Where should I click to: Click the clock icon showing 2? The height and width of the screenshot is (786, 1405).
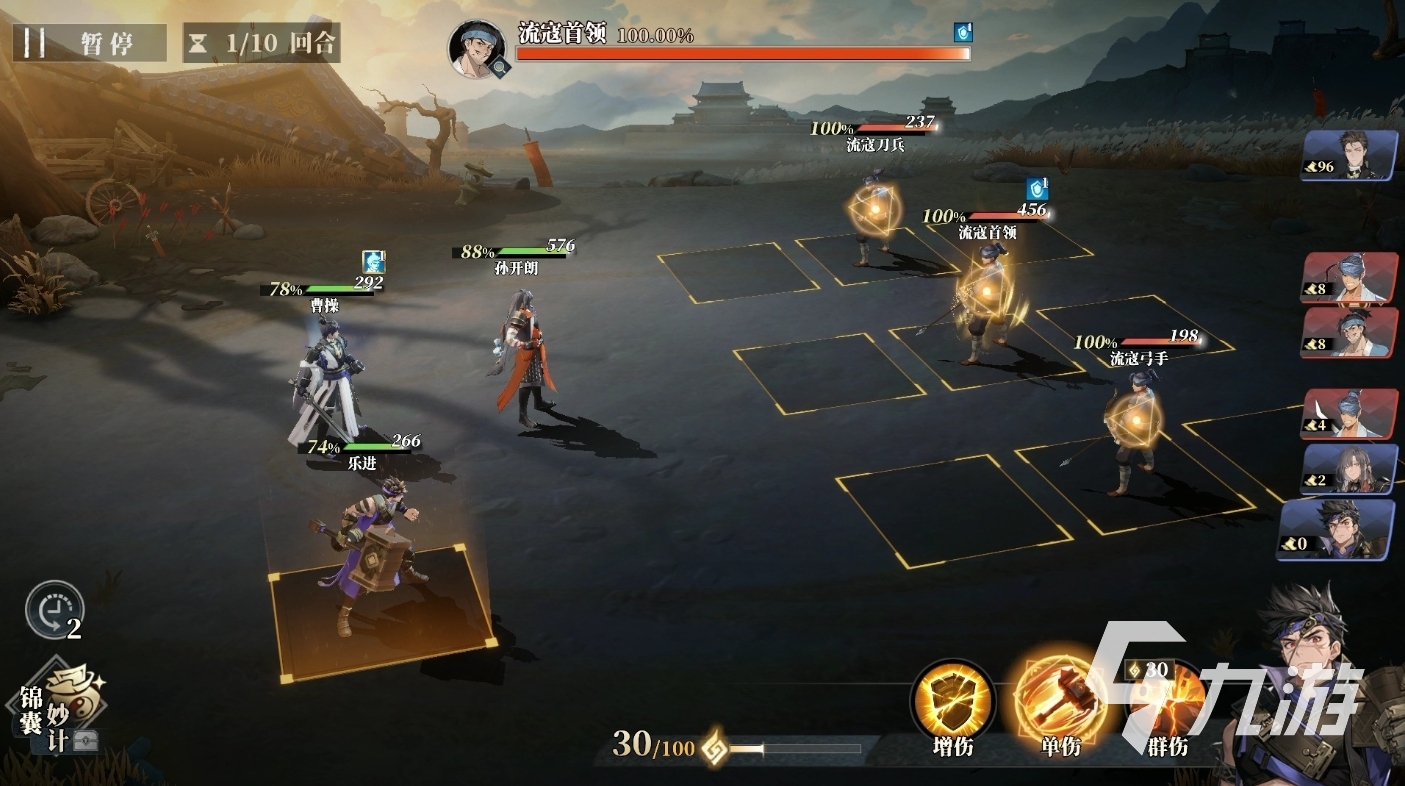click(x=54, y=609)
